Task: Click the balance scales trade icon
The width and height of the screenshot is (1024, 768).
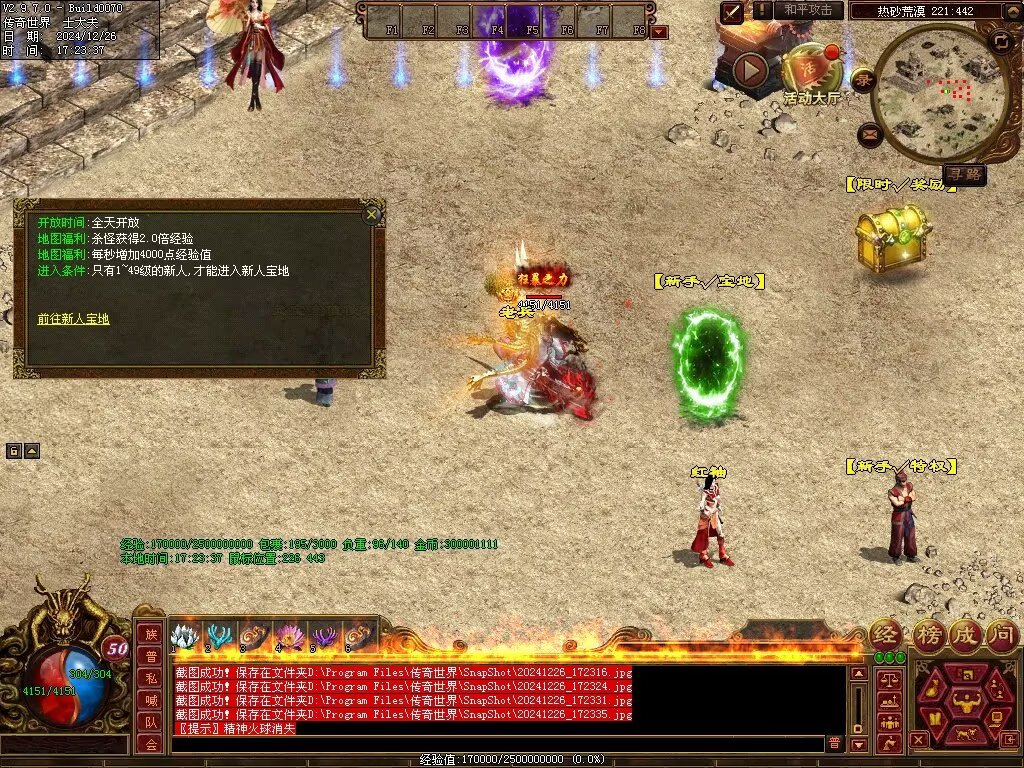Action: 888,680
